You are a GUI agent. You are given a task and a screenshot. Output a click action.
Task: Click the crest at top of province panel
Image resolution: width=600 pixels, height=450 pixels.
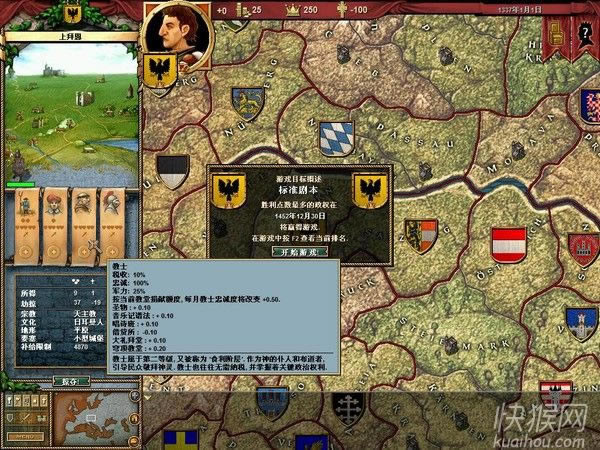[x=71, y=13]
